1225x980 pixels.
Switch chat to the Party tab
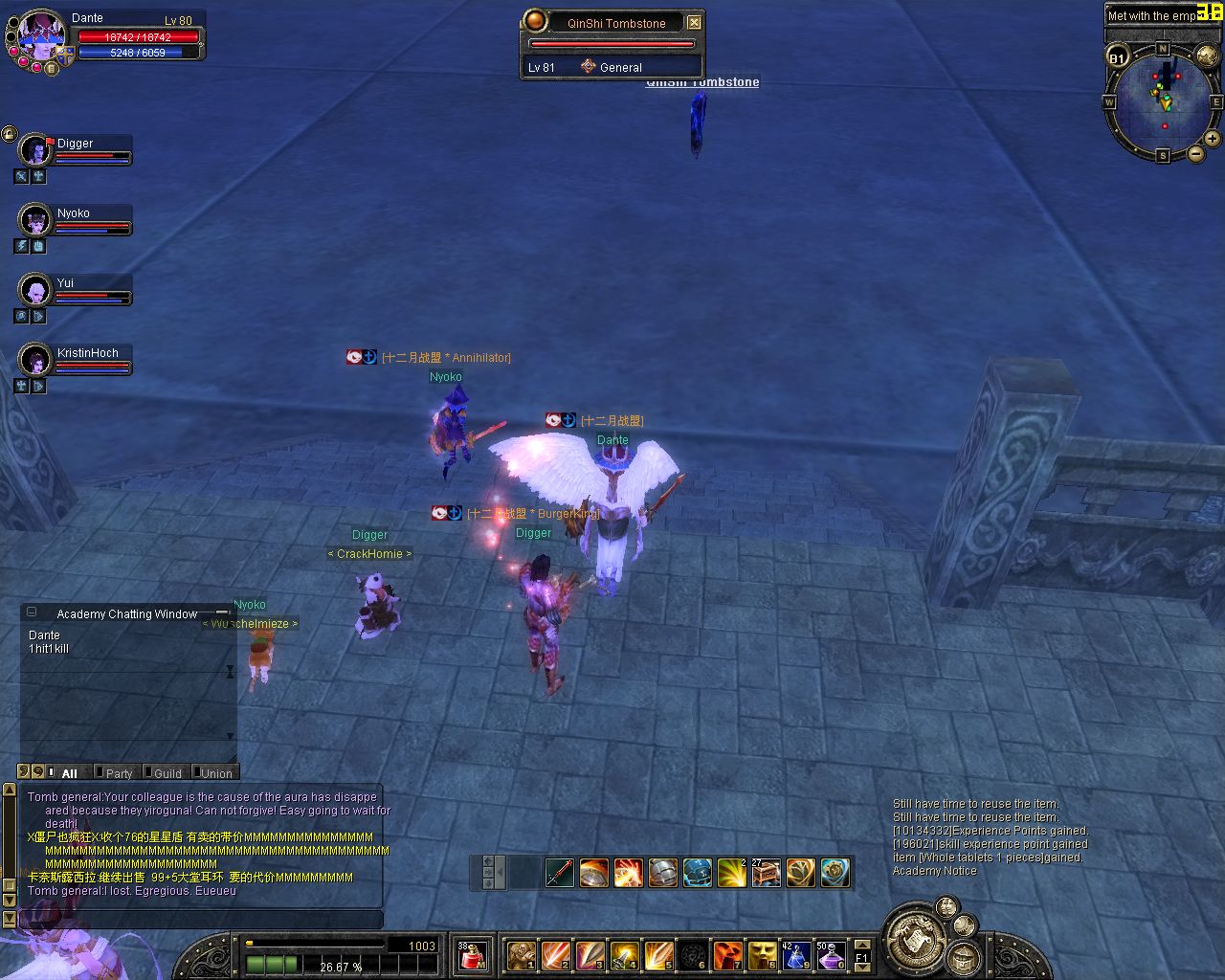click(x=119, y=773)
